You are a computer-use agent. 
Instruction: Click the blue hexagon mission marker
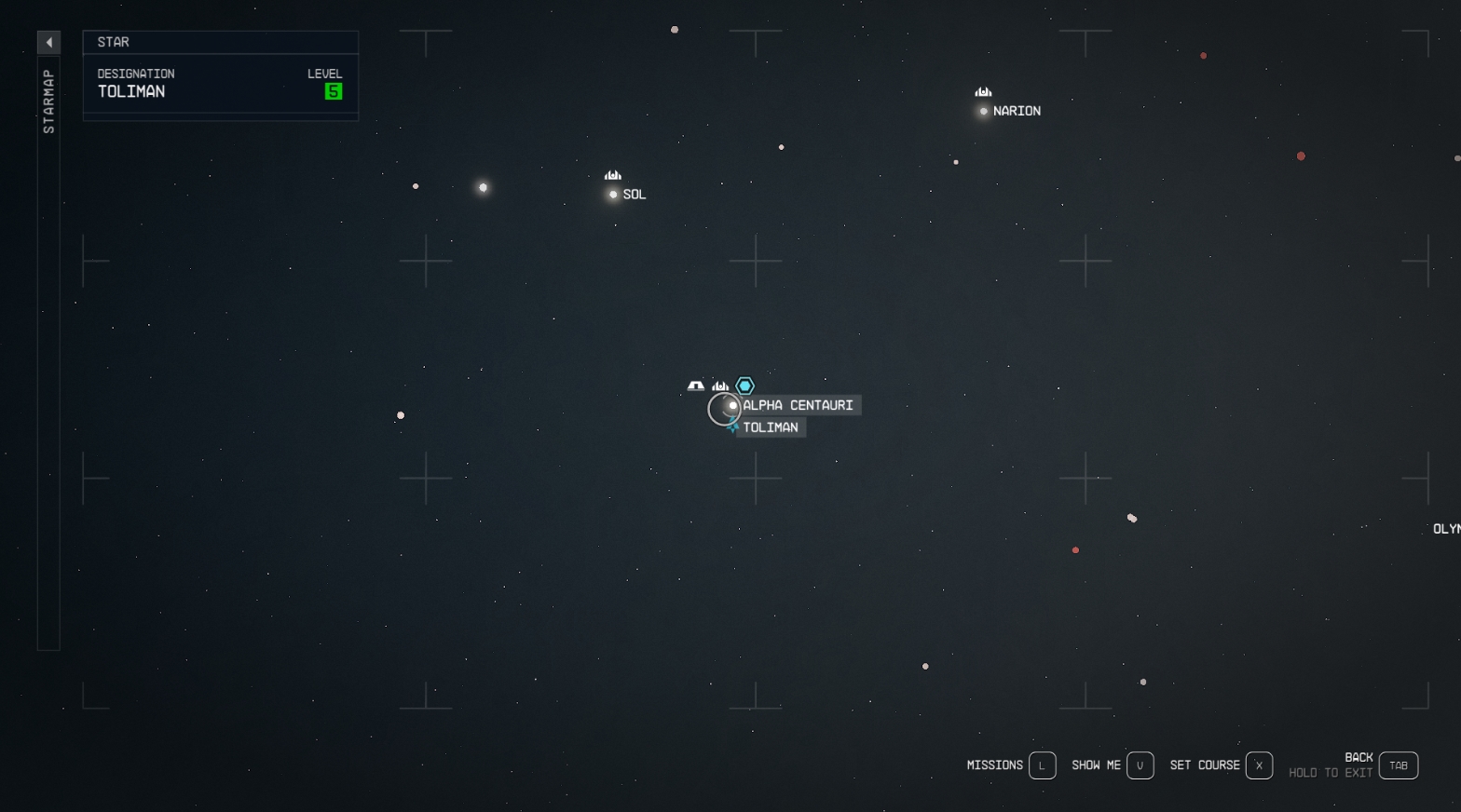(x=744, y=386)
